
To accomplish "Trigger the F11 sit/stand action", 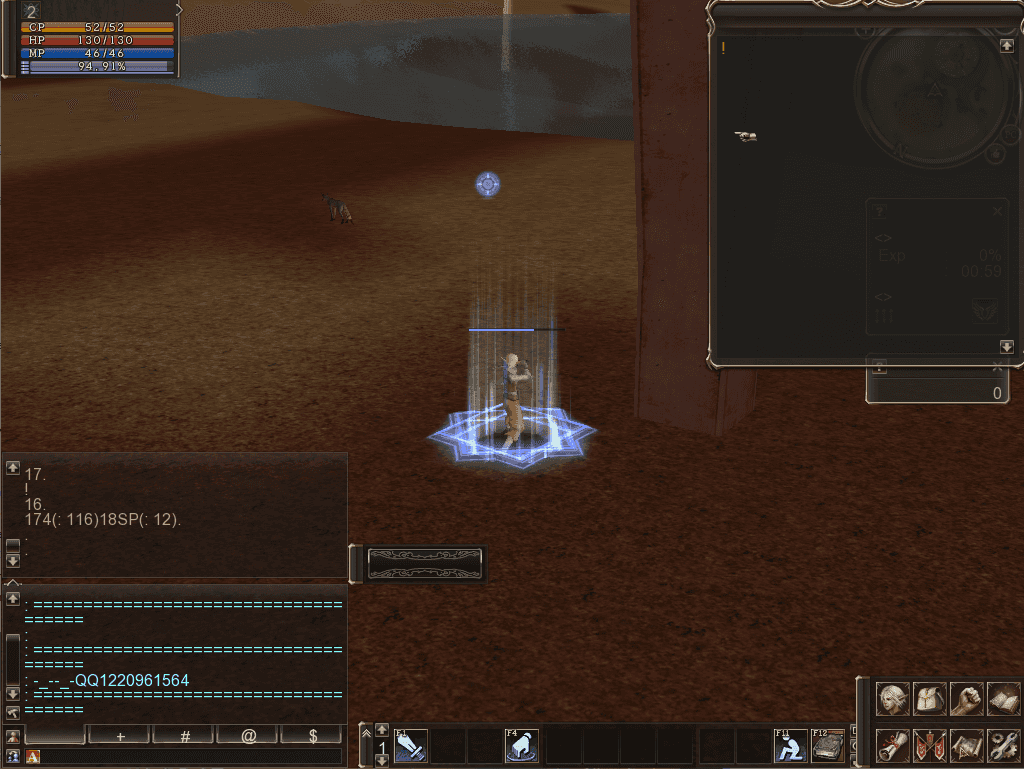I will tap(790, 745).
